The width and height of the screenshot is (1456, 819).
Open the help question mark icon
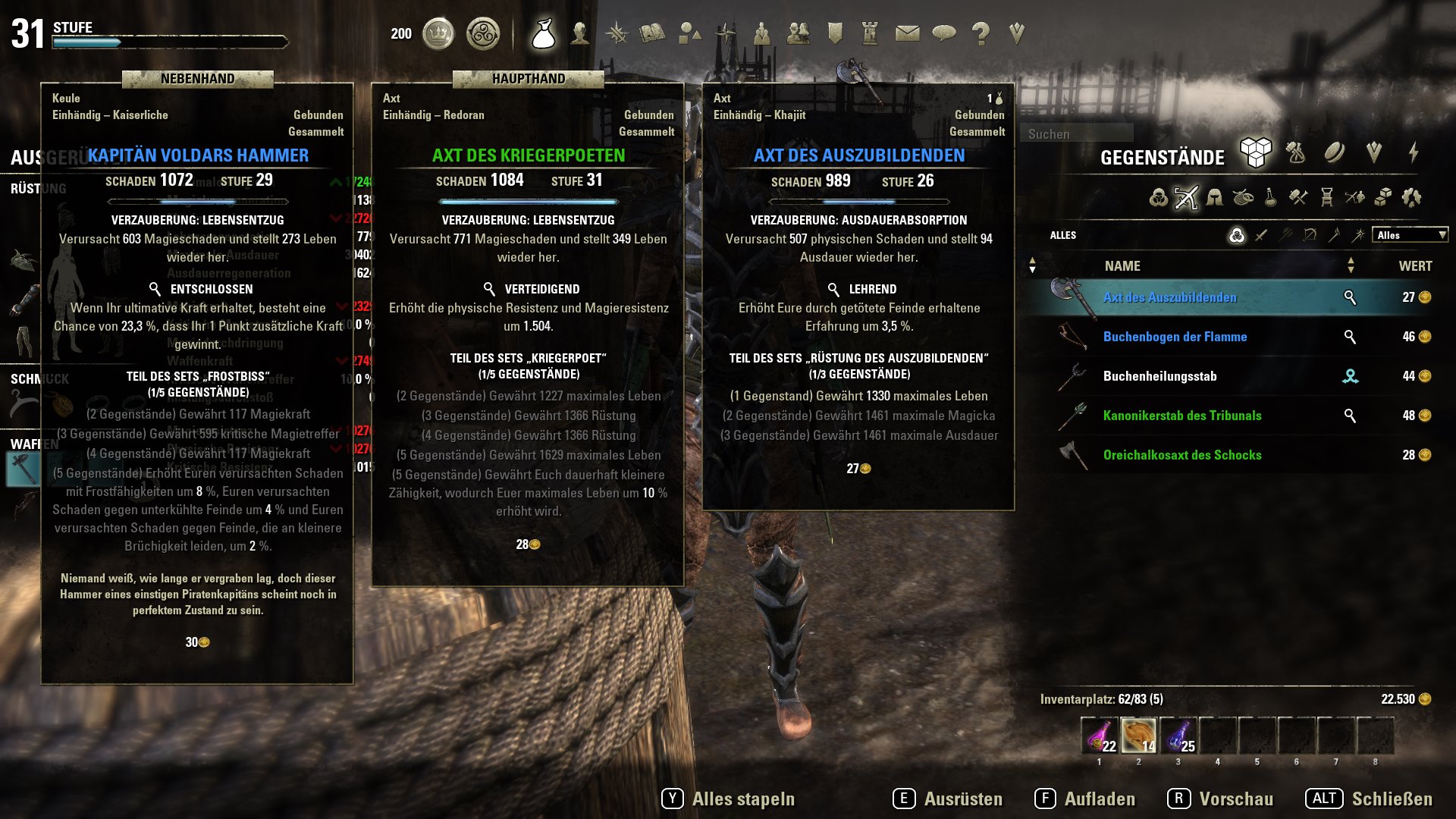click(980, 33)
